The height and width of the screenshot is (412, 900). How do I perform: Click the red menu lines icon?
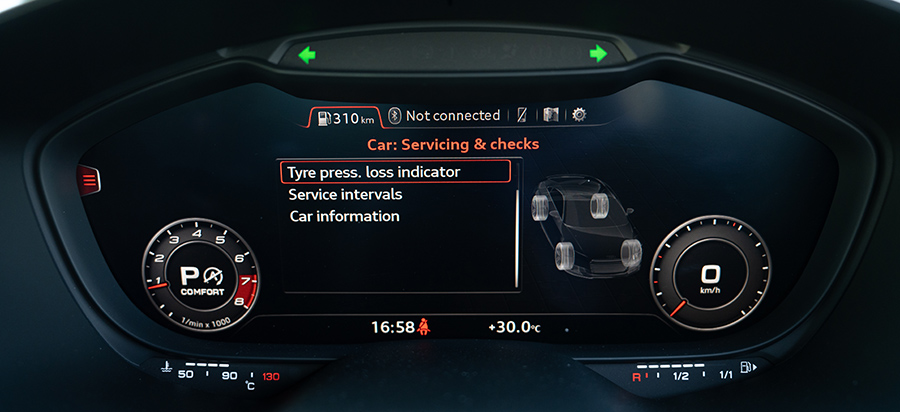(88, 180)
